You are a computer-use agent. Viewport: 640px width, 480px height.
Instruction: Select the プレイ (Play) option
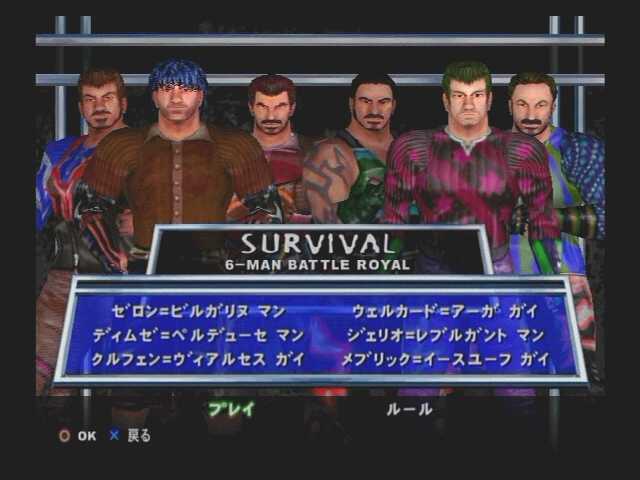click(x=231, y=408)
